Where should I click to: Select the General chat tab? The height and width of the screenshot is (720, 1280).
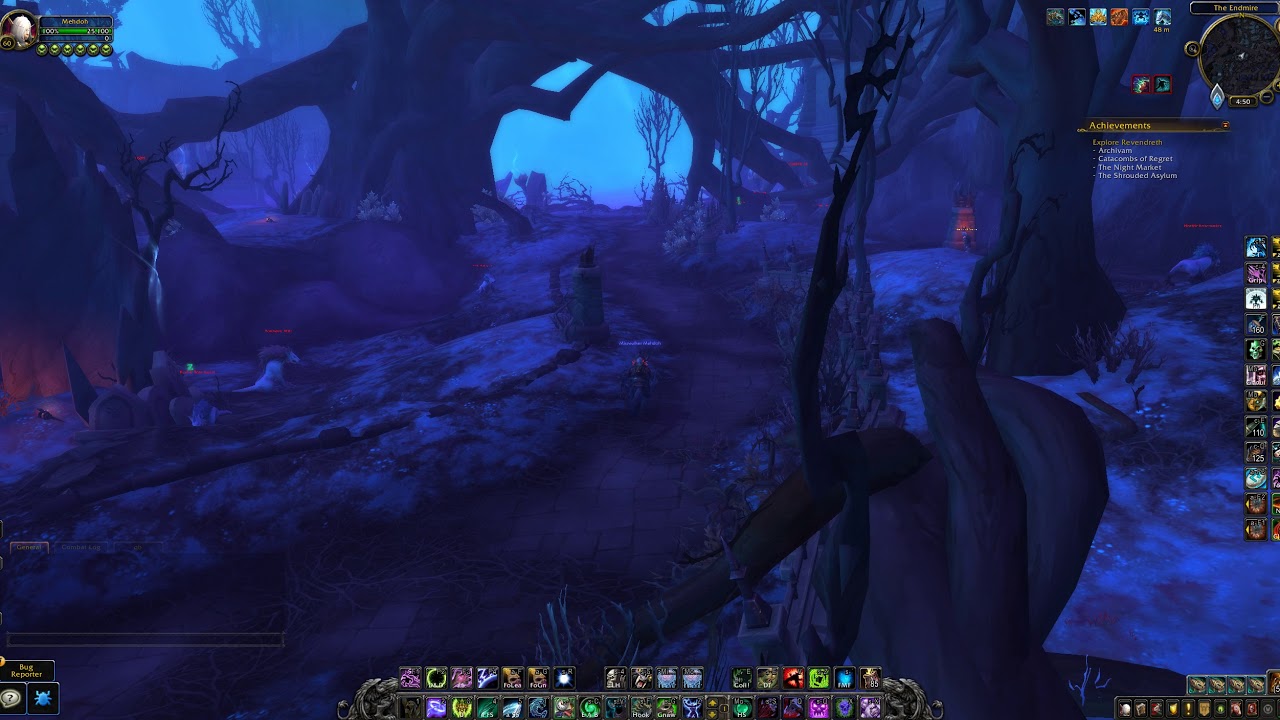tap(29, 547)
